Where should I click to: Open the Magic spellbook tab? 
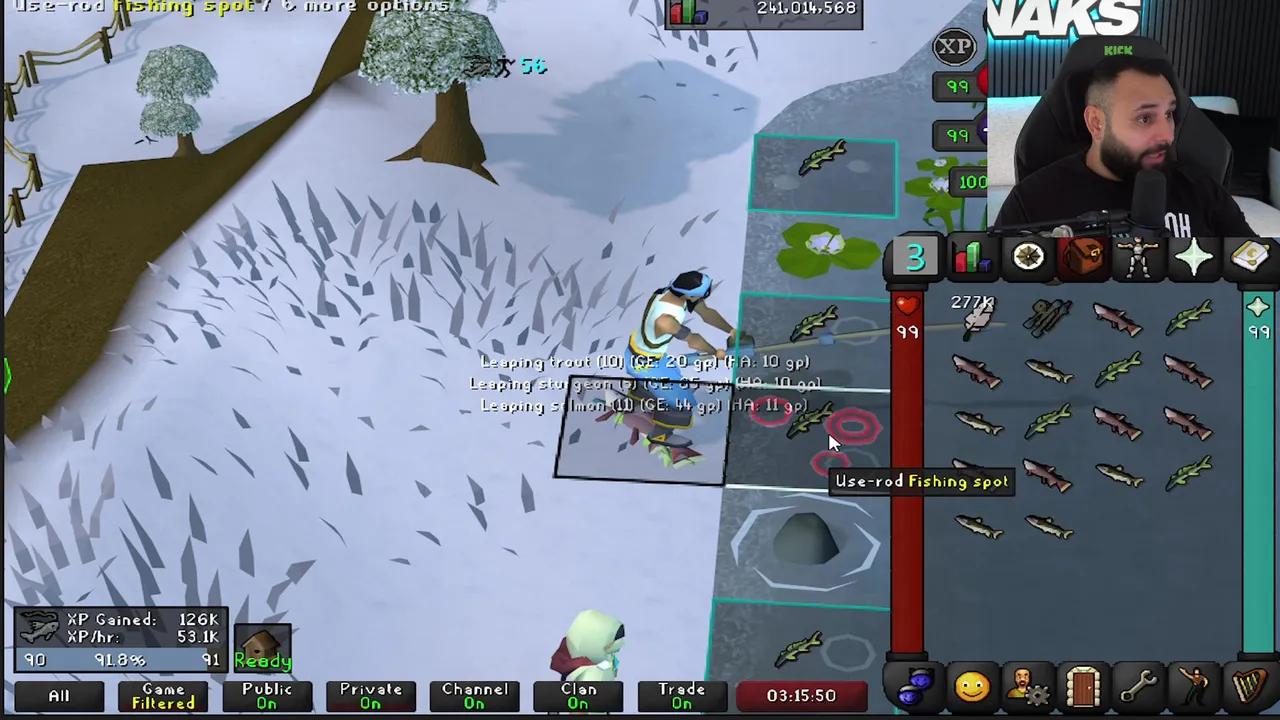pyautogui.click(x=1252, y=258)
